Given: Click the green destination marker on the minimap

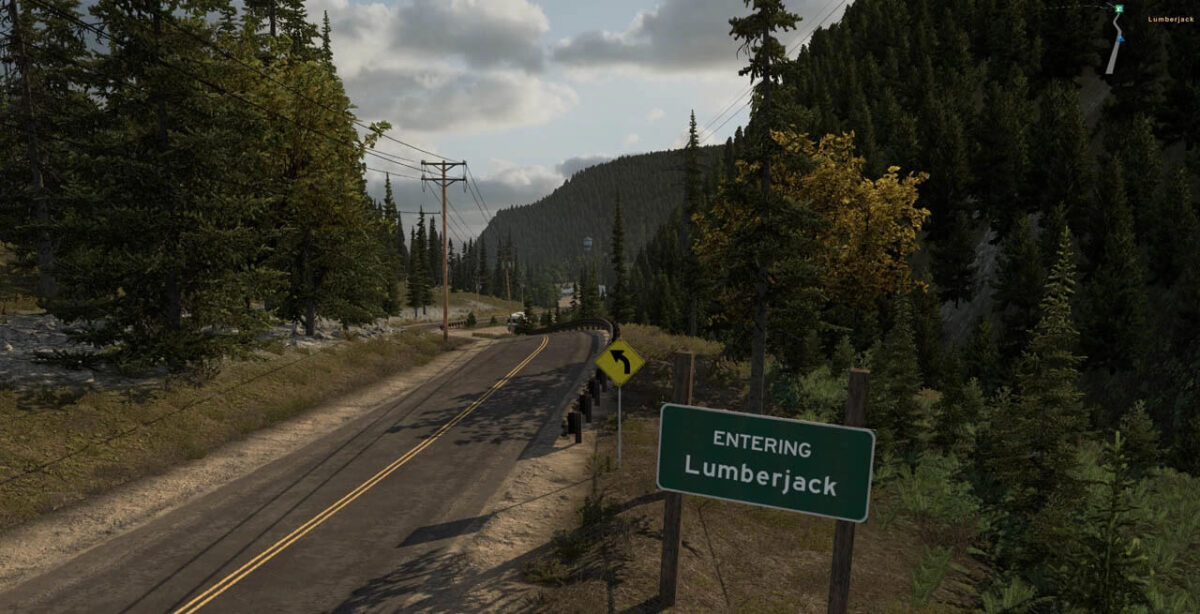Looking at the screenshot, I should (1119, 9).
